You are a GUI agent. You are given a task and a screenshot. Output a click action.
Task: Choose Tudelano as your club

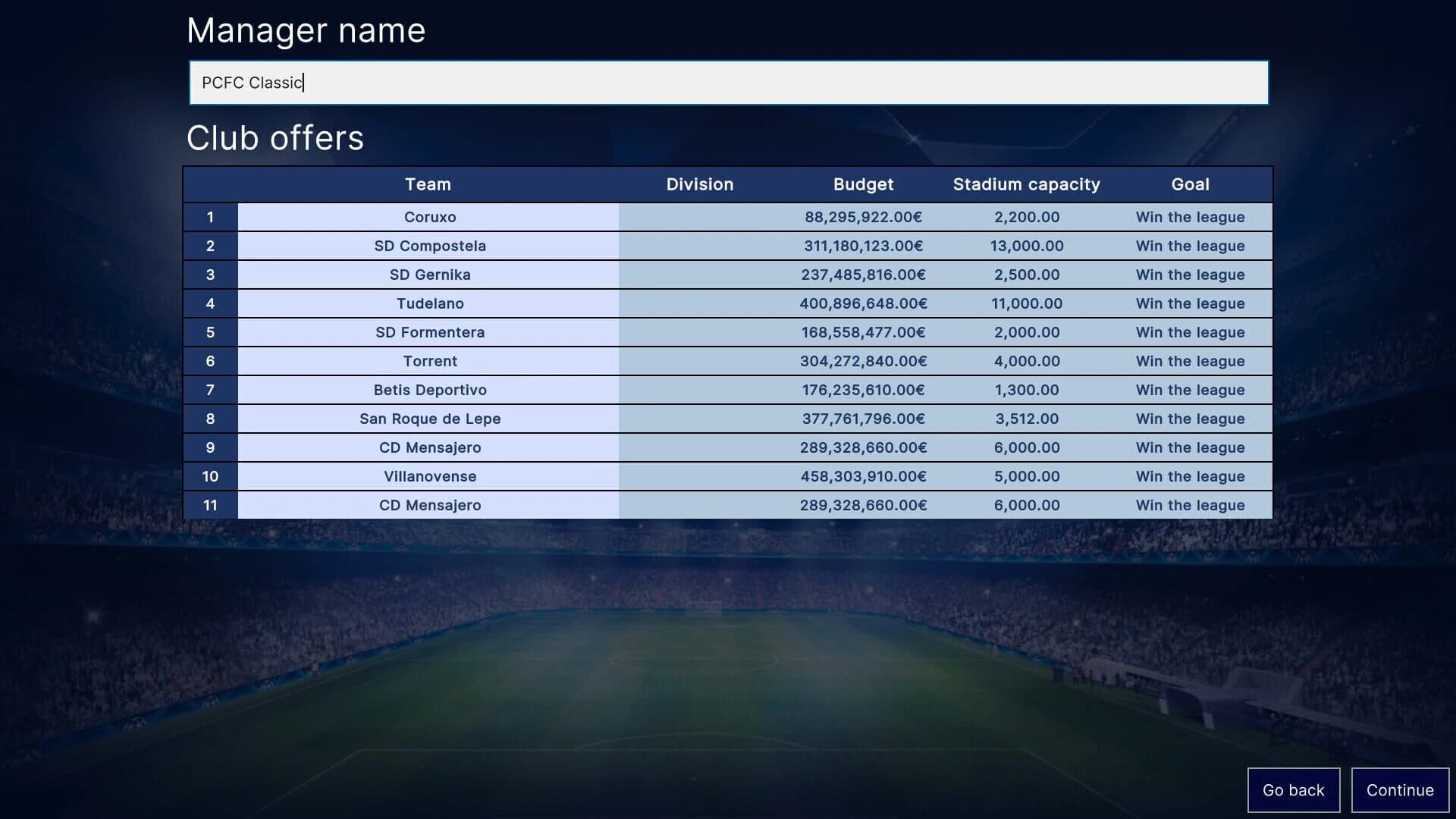click(x=428, y=303)
